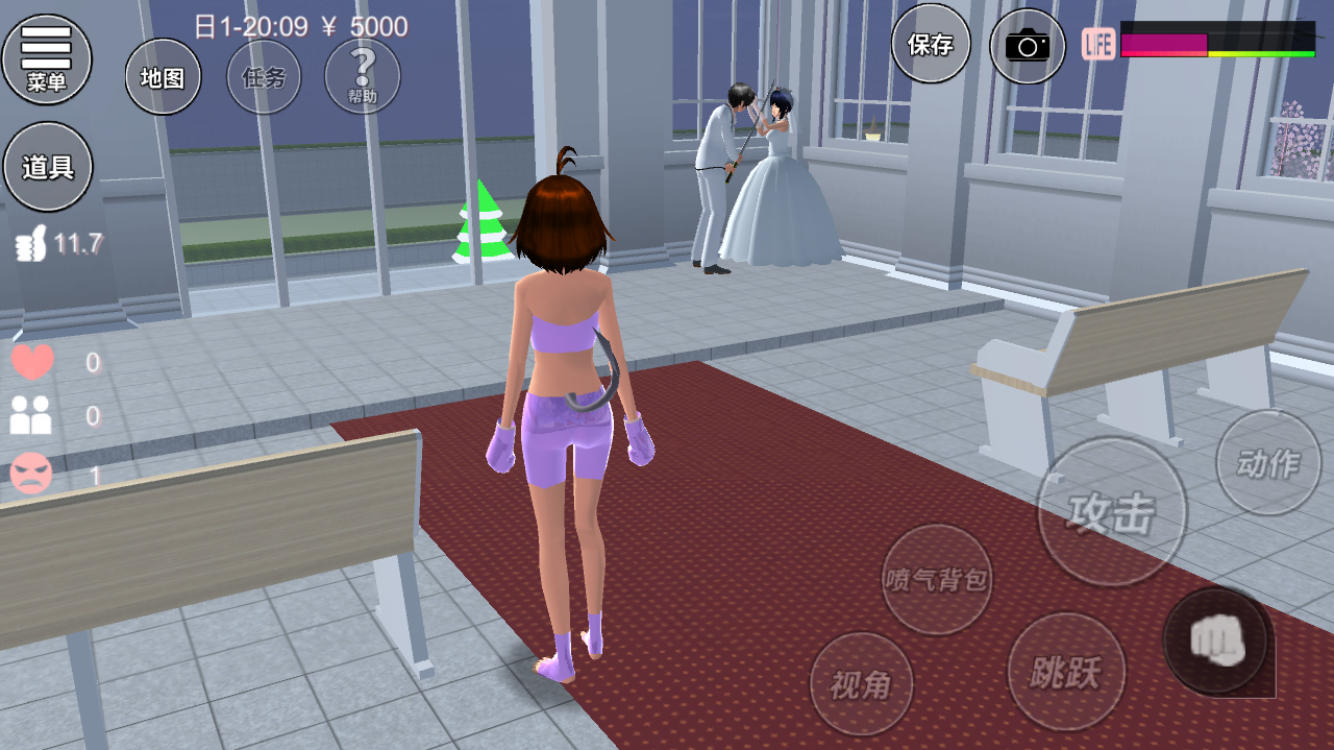Screen dimensions: 1334x750
Task: Show the 任务 quest list
Action: [264, 77]
